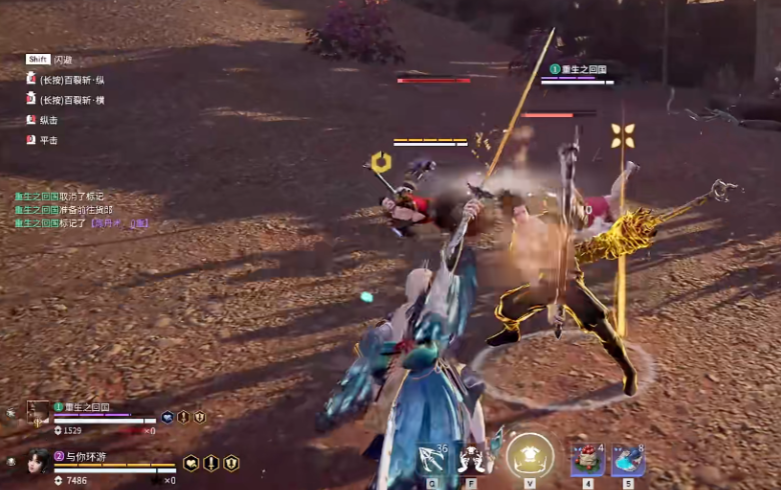Click the purple marked item link in chat

[x=118, y=223]
